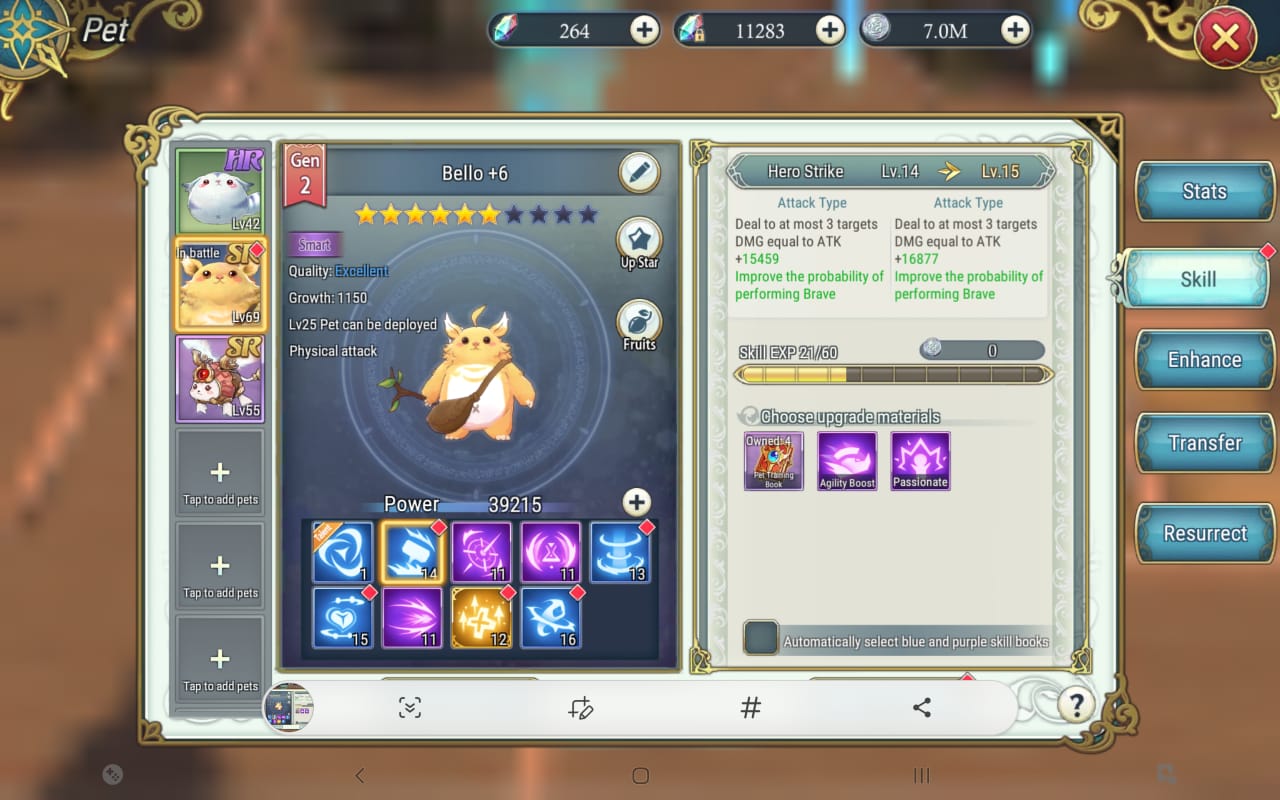Switch to the Stats tab
Image resolution: width=1280 pixels, height=800 pixels.
pos(1204,192)
